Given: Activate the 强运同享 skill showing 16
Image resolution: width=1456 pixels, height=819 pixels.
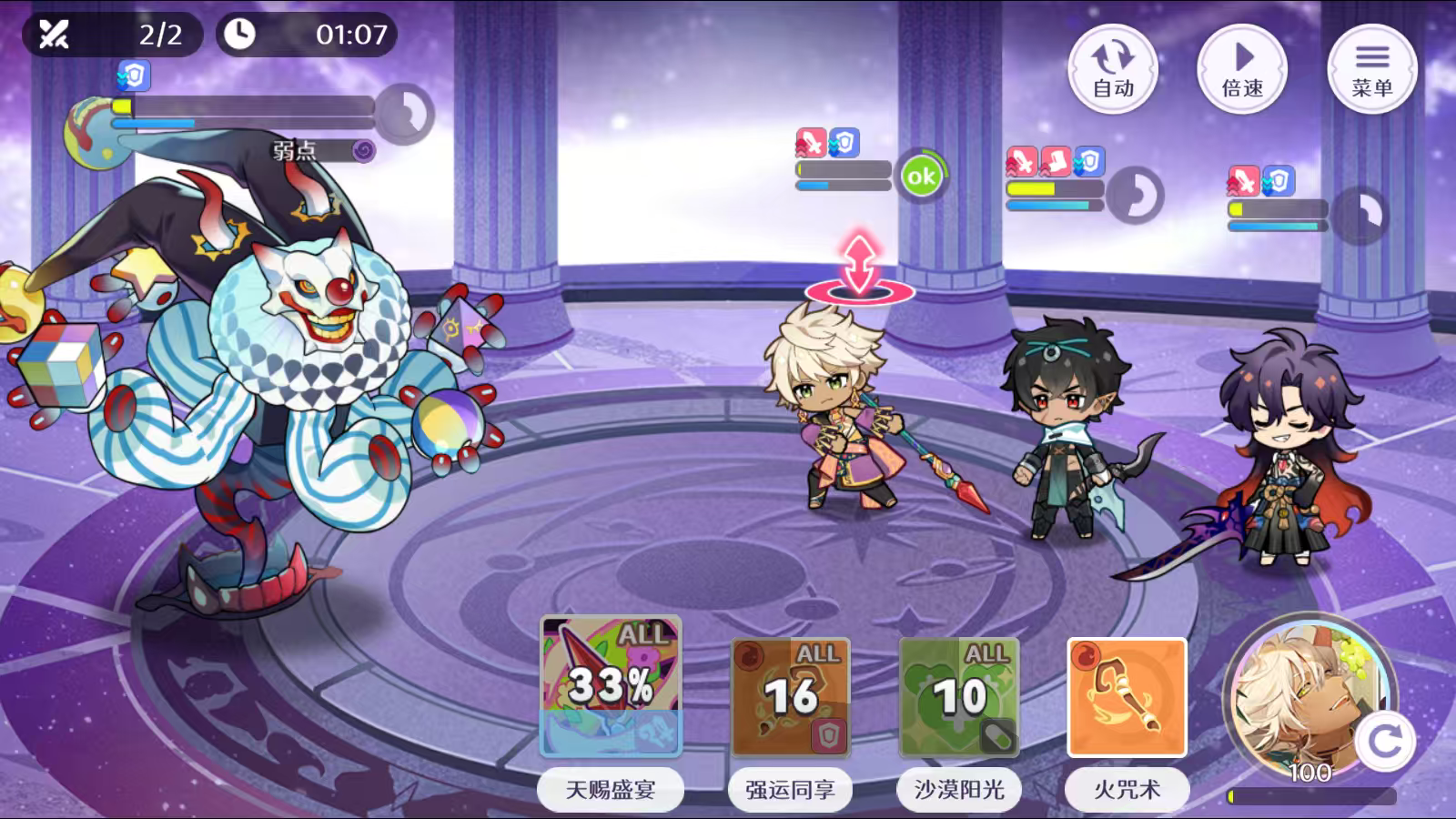Looking at the screenshot, I should pos(791,696).
